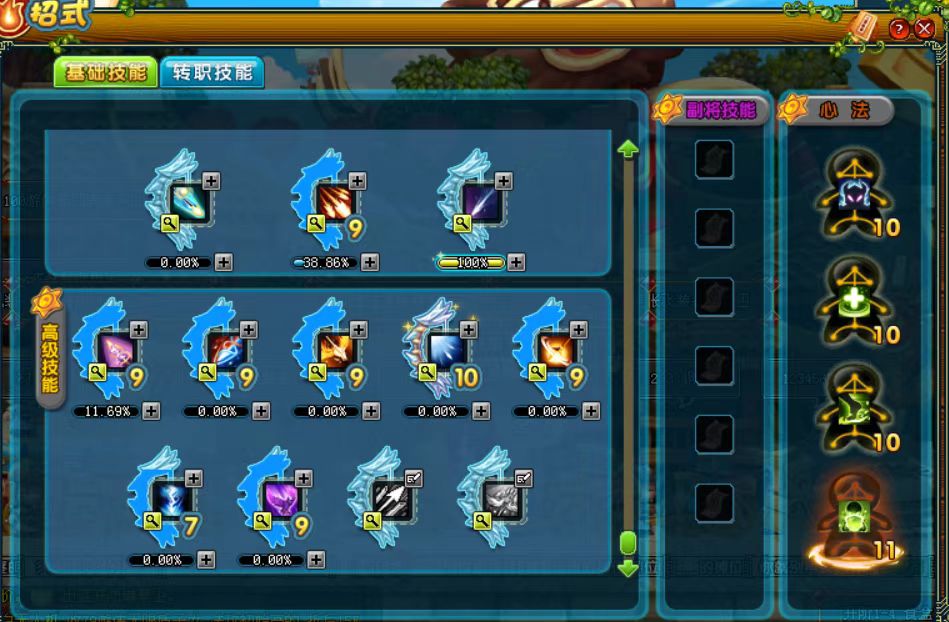
Task: Click plus next to the 100% skill bar
Action: [516, 262]
